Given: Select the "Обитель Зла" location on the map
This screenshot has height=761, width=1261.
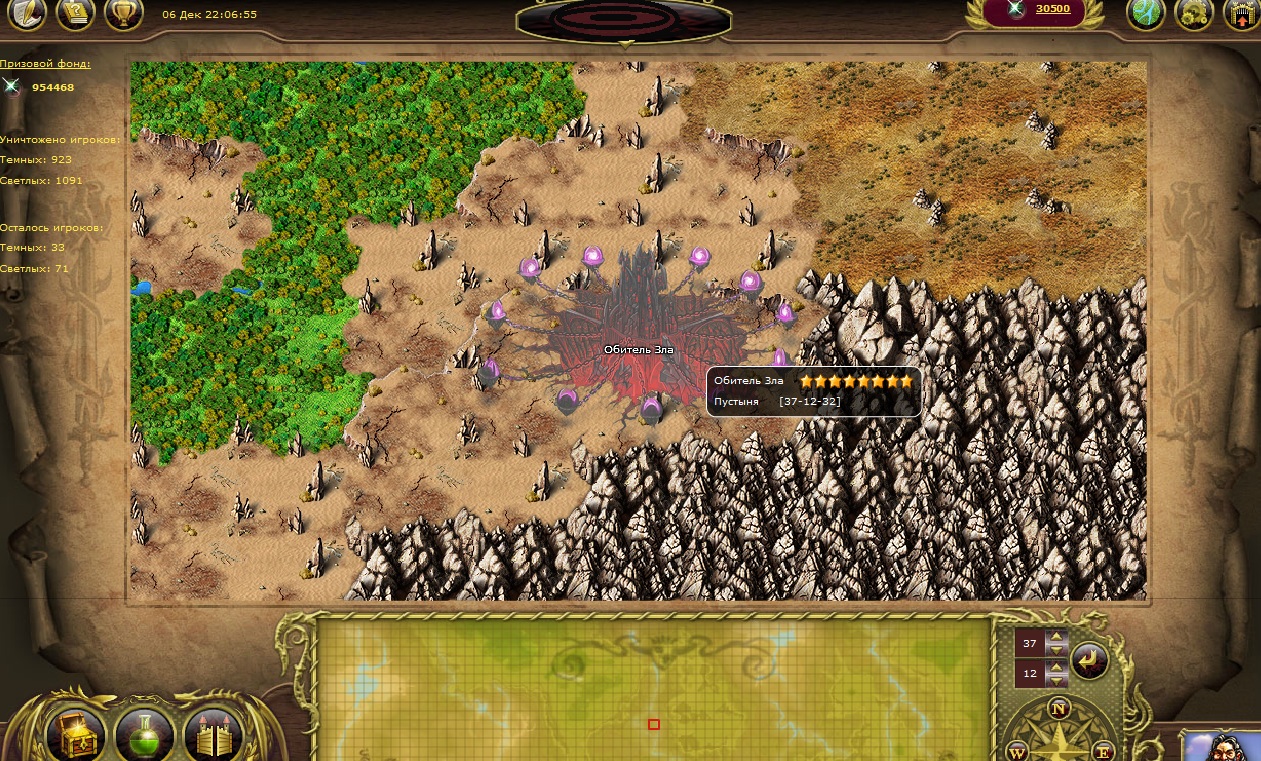Looking at the screenshot, I should [639, 349].
